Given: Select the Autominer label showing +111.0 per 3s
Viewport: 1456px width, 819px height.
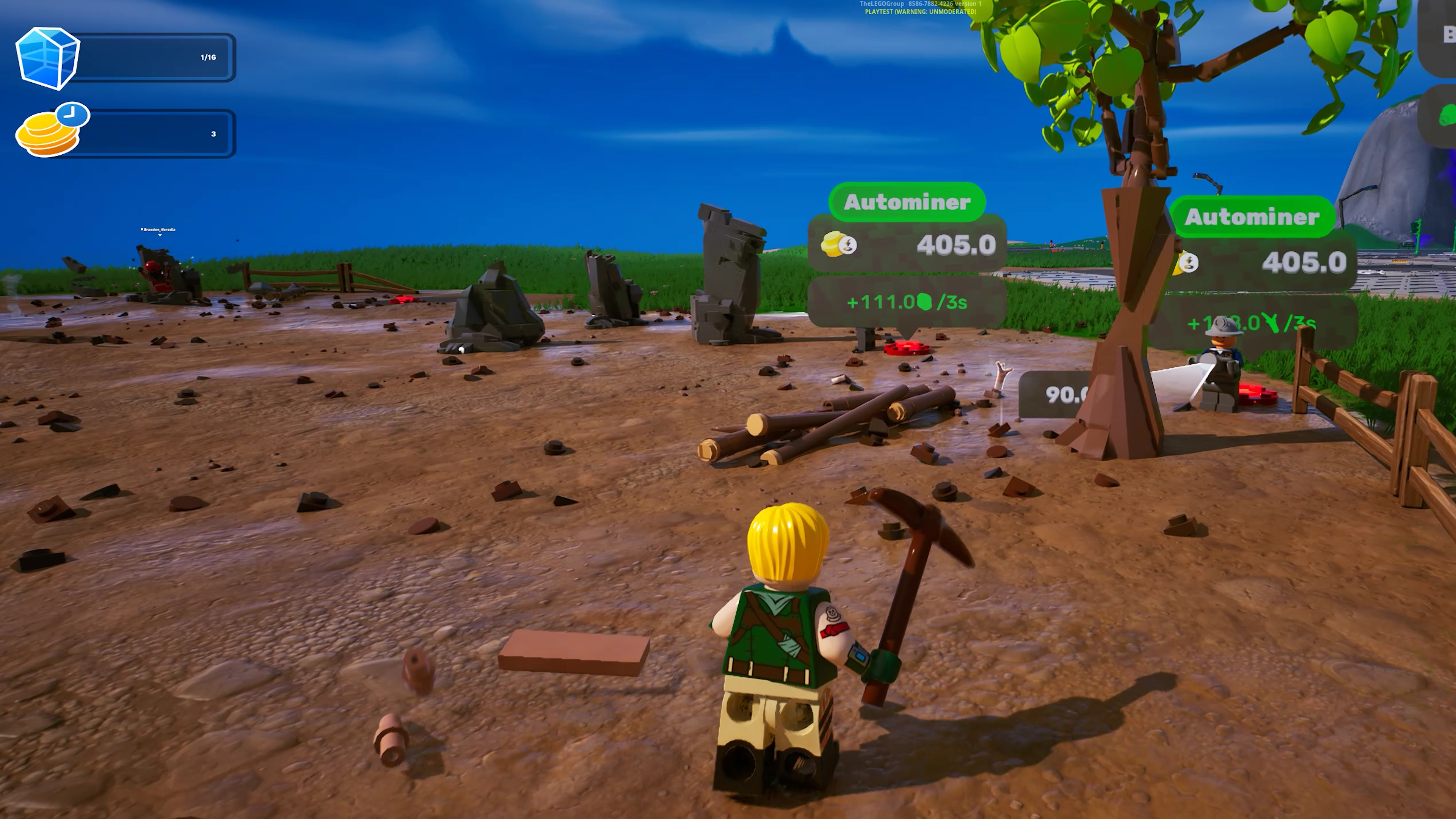Looking at the screenshot, I should (907, 202).
